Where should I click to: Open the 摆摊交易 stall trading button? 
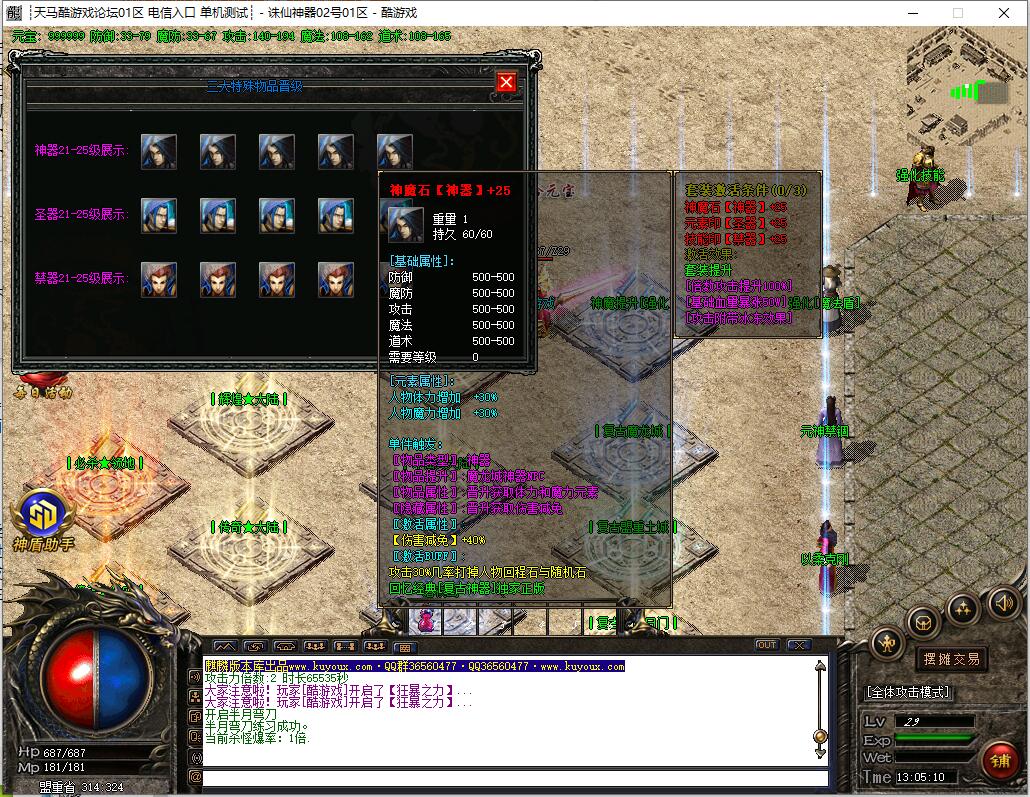pos(950,659)
